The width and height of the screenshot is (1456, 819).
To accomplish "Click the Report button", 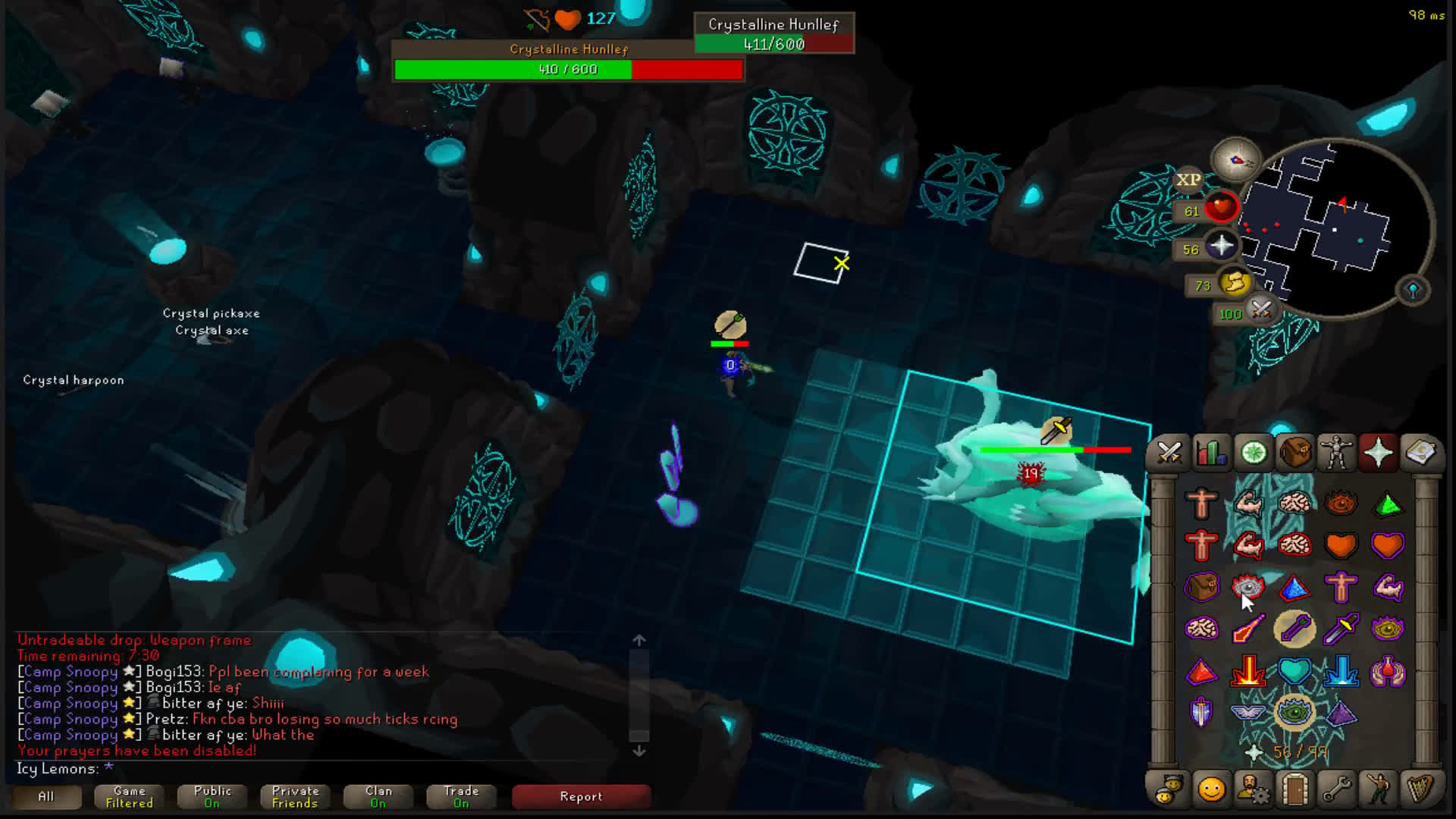I will point(581,796).
